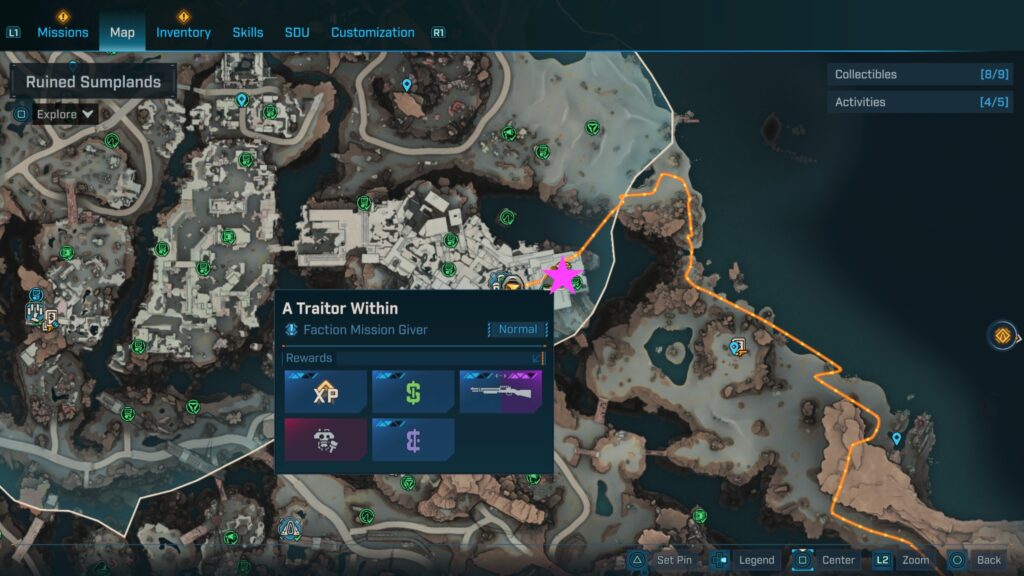This screenshot has height=576, width=1024.
Task: Center the map view
Action: (x=826, y=560)
